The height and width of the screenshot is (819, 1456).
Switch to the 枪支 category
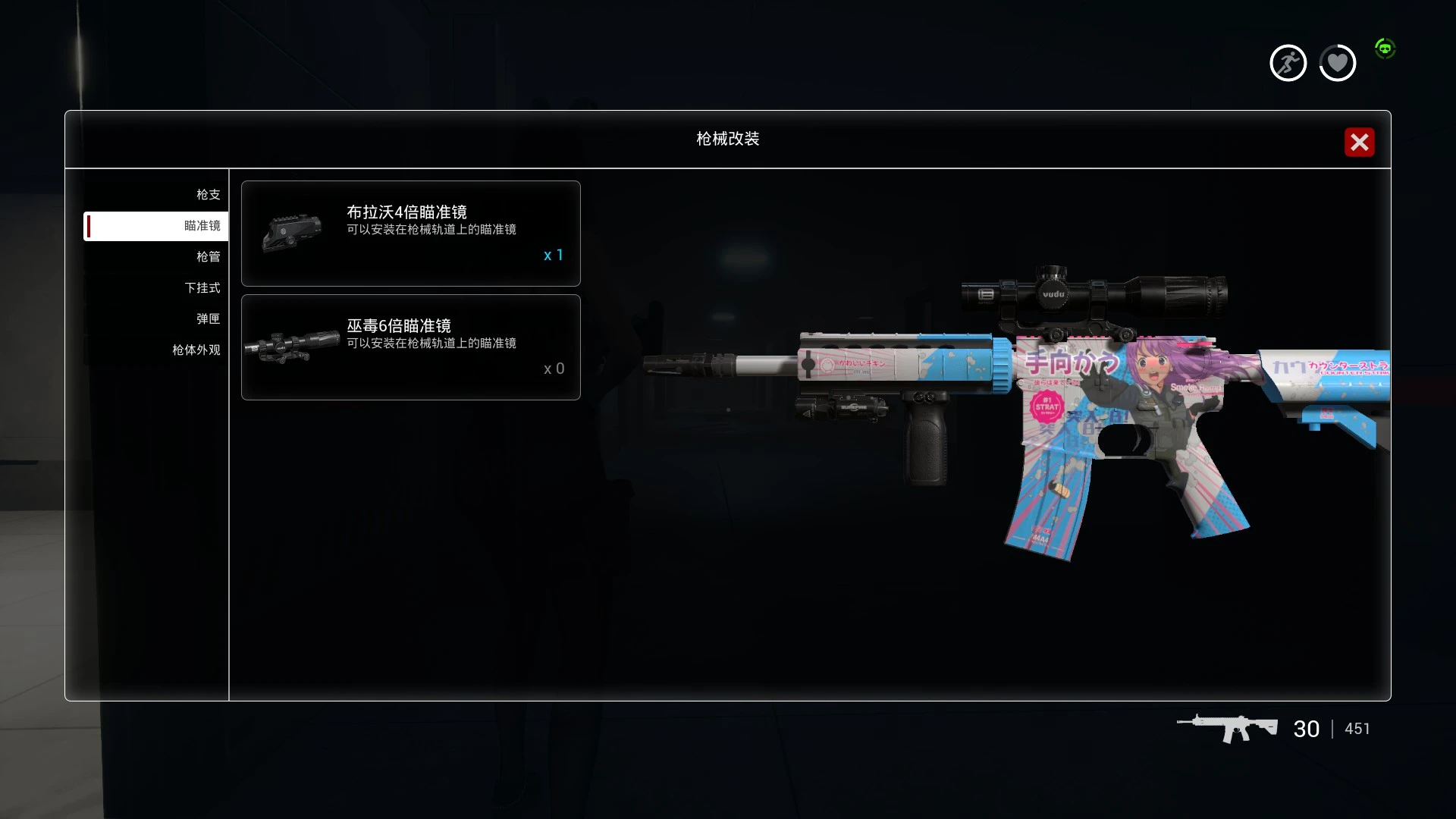pyautogui.click(x=208, y=195)
